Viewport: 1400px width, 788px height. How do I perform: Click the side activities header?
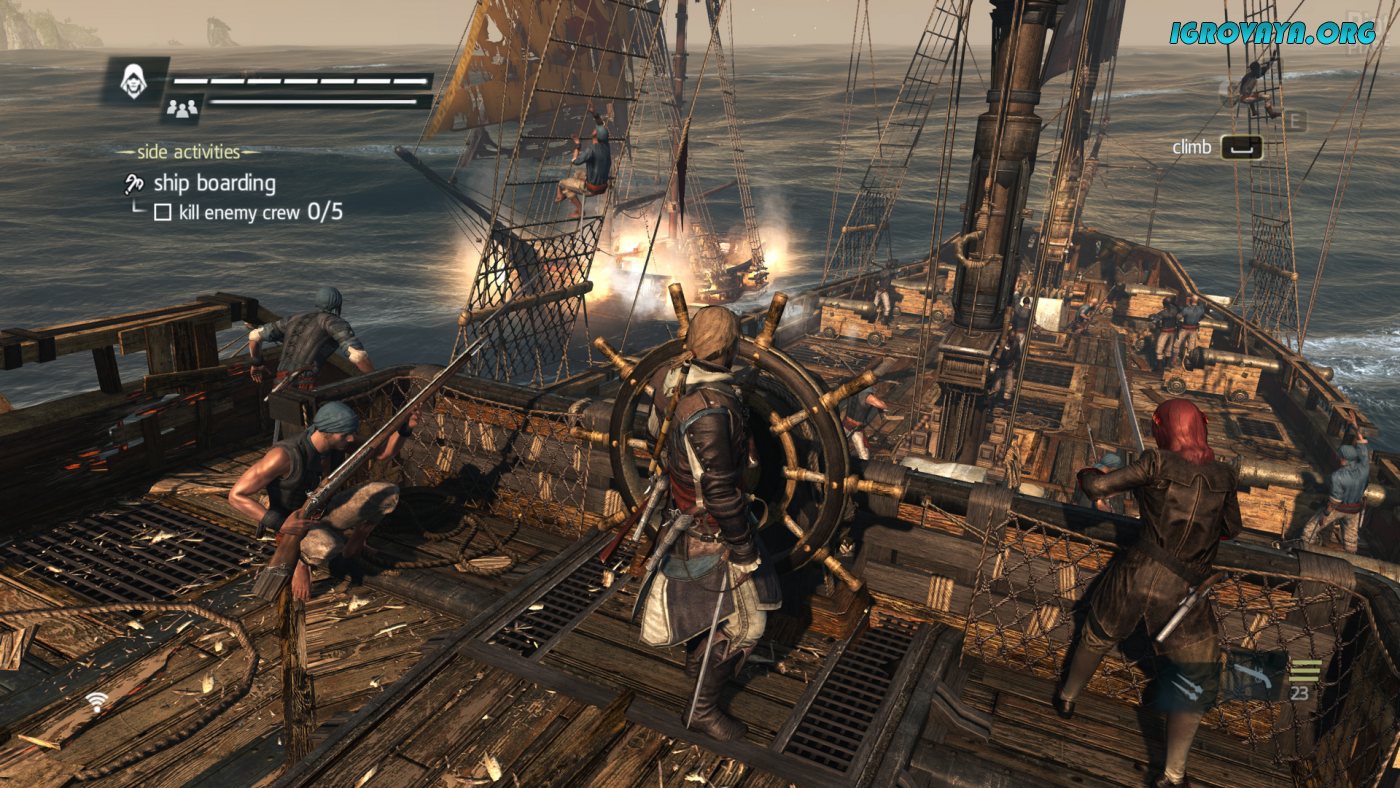(187, 152)
